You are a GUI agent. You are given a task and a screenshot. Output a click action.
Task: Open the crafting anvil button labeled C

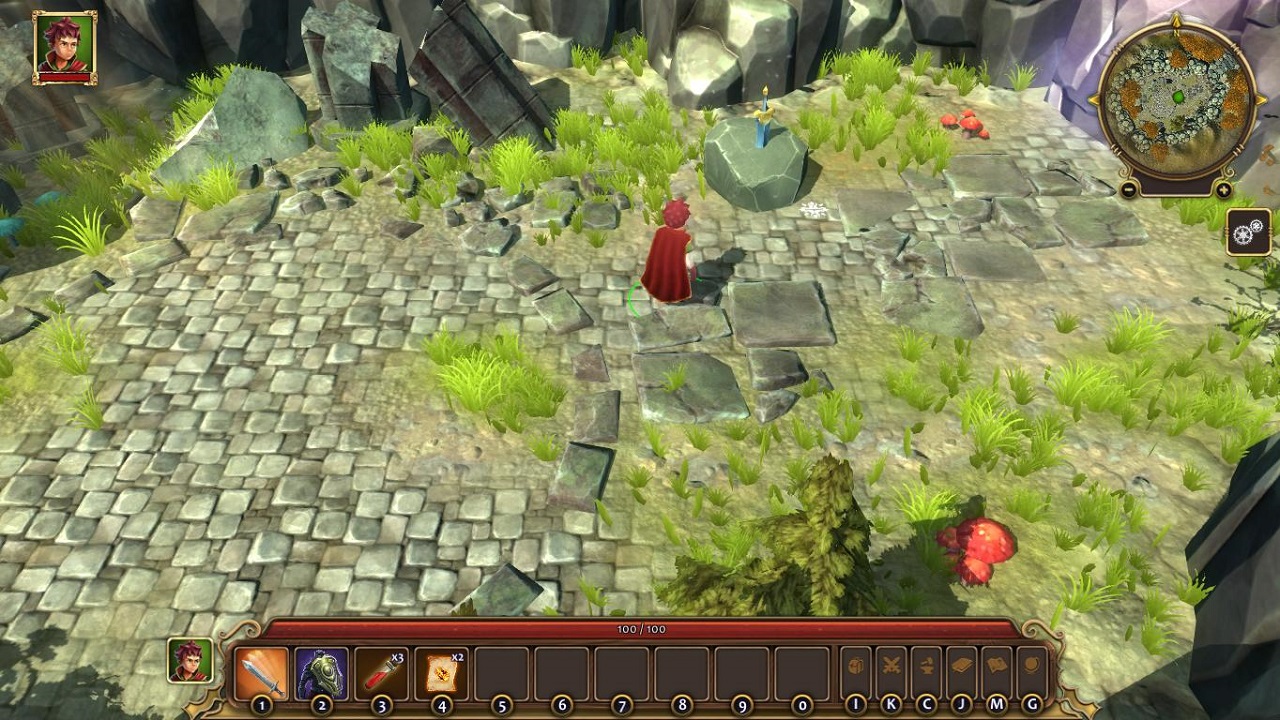point(926,667)
